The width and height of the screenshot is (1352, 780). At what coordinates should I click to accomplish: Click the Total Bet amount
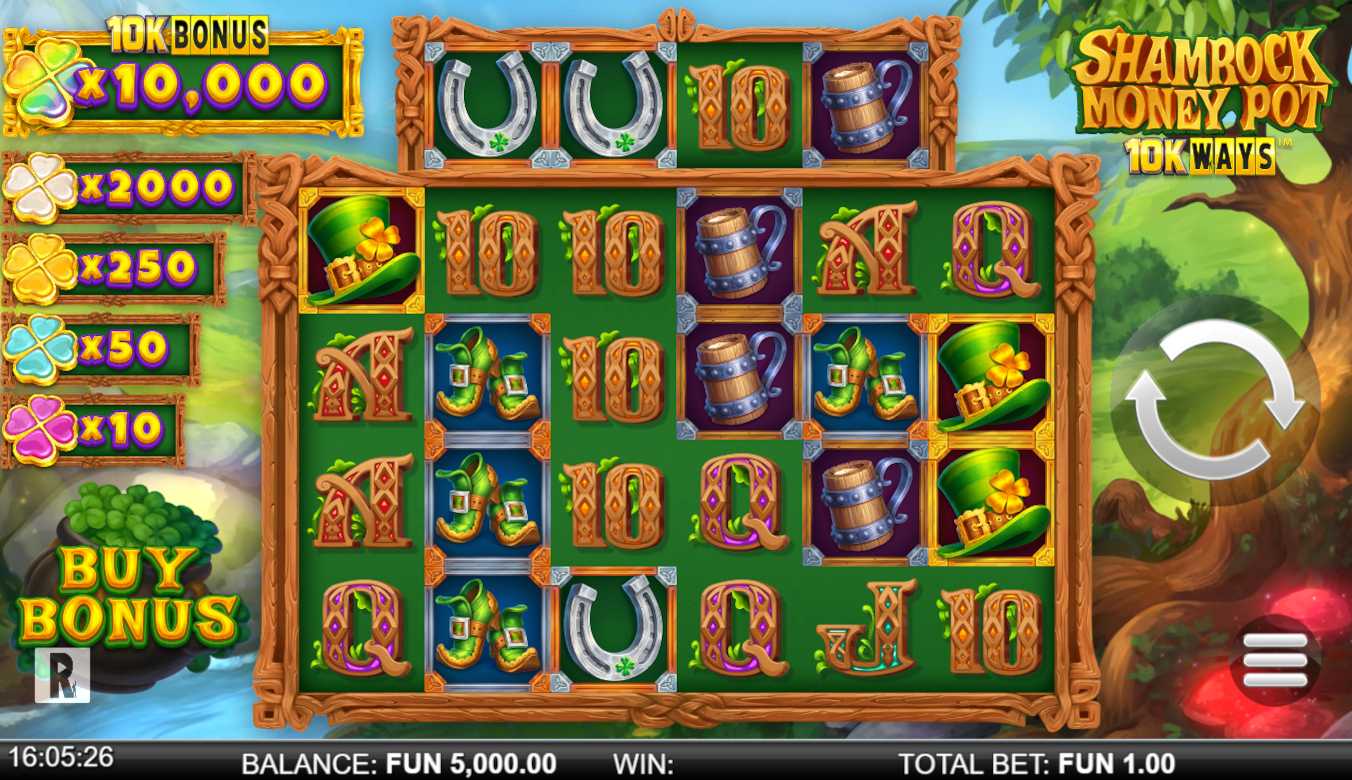tap(1117, 762)
